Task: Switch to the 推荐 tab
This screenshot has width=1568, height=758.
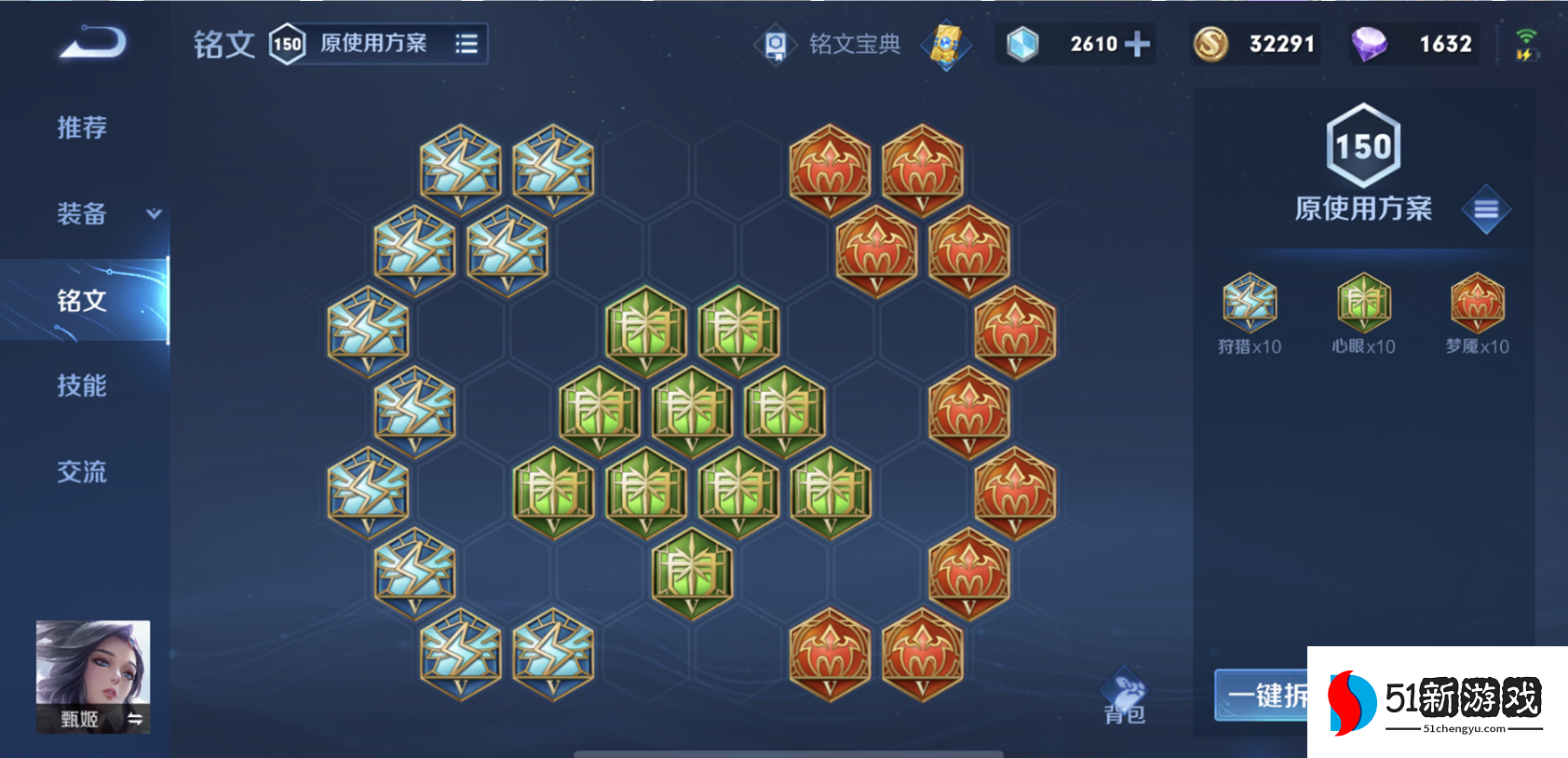Action: coord(82,128)
